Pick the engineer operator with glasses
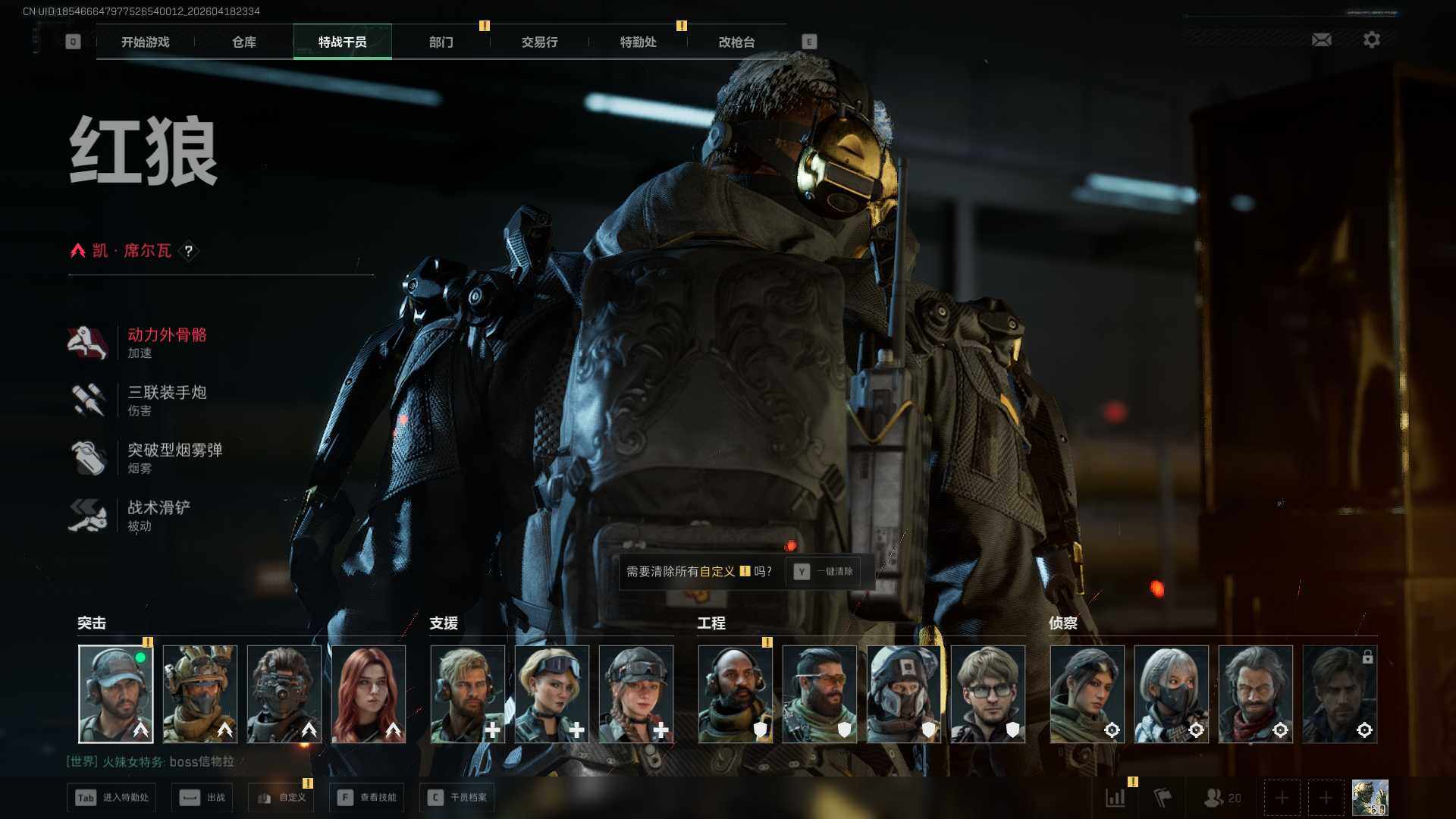 point(987,694)
